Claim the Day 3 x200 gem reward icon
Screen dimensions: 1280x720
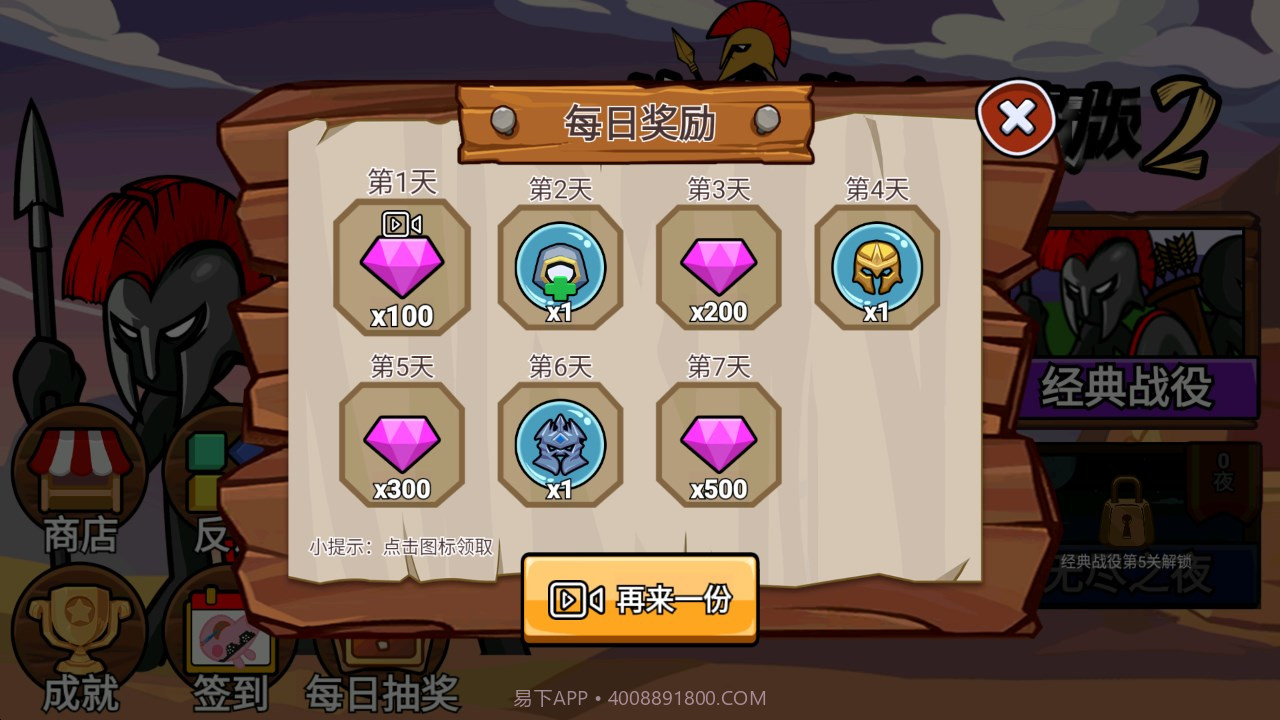click(x=718, y=265)
